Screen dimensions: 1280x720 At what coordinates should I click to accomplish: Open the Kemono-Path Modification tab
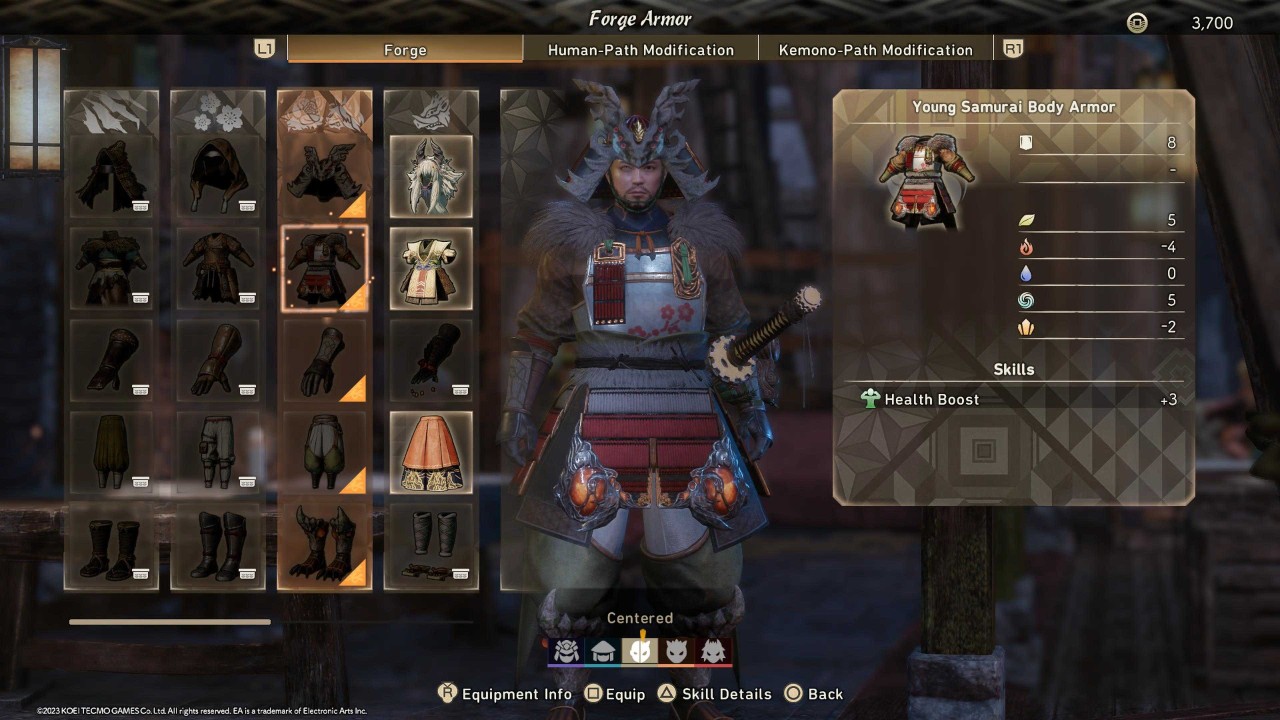tap(876, 49)
